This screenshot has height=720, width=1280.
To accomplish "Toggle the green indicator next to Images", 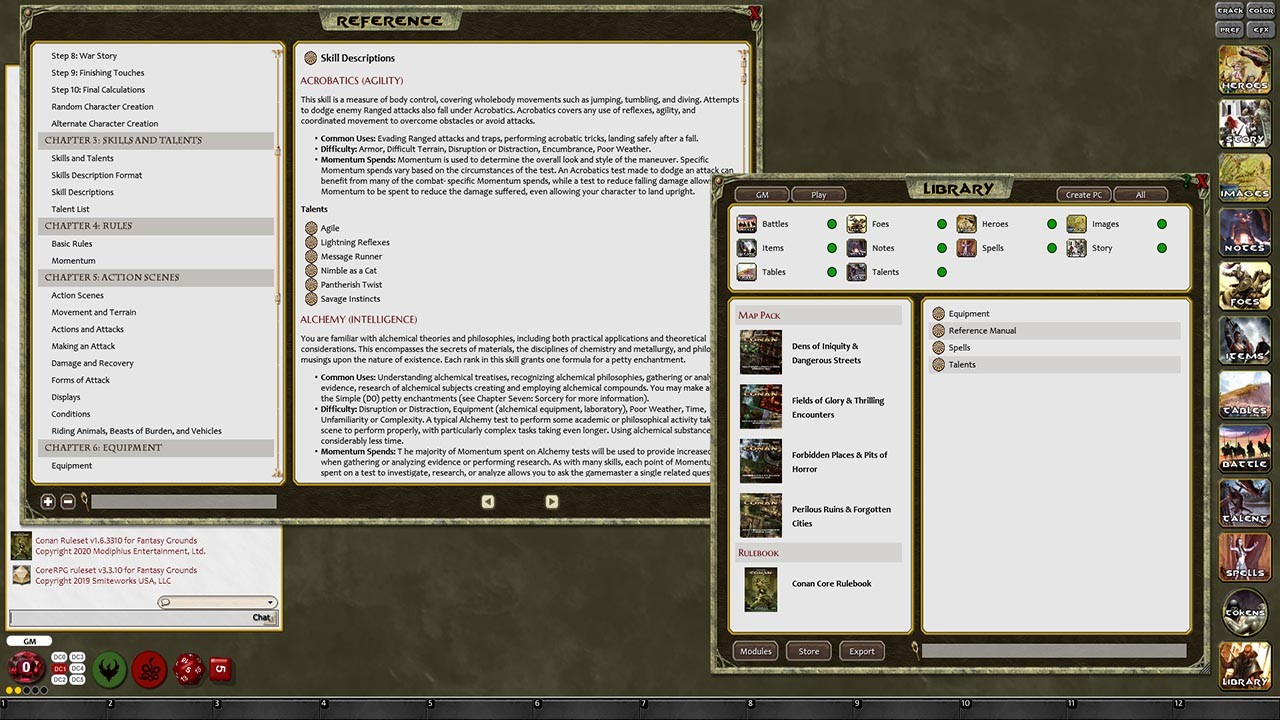I will 1161,223.
